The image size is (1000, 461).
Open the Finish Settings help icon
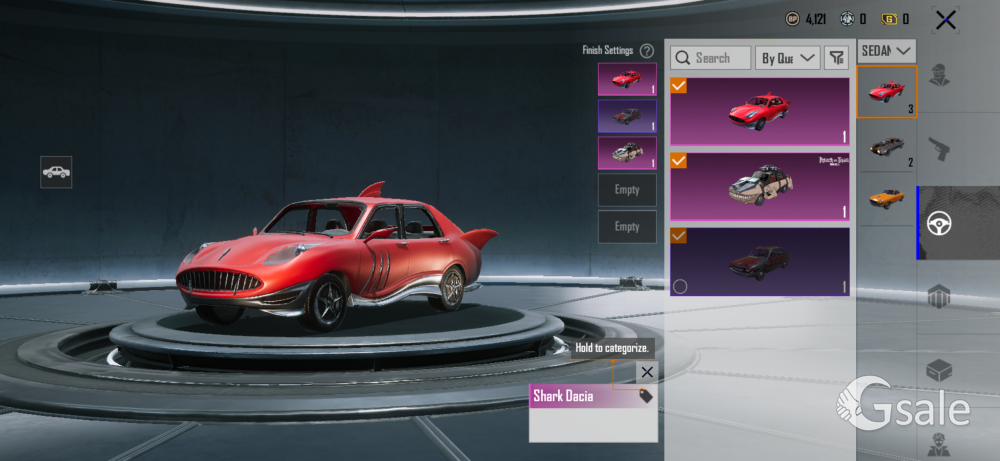[647, 51]
